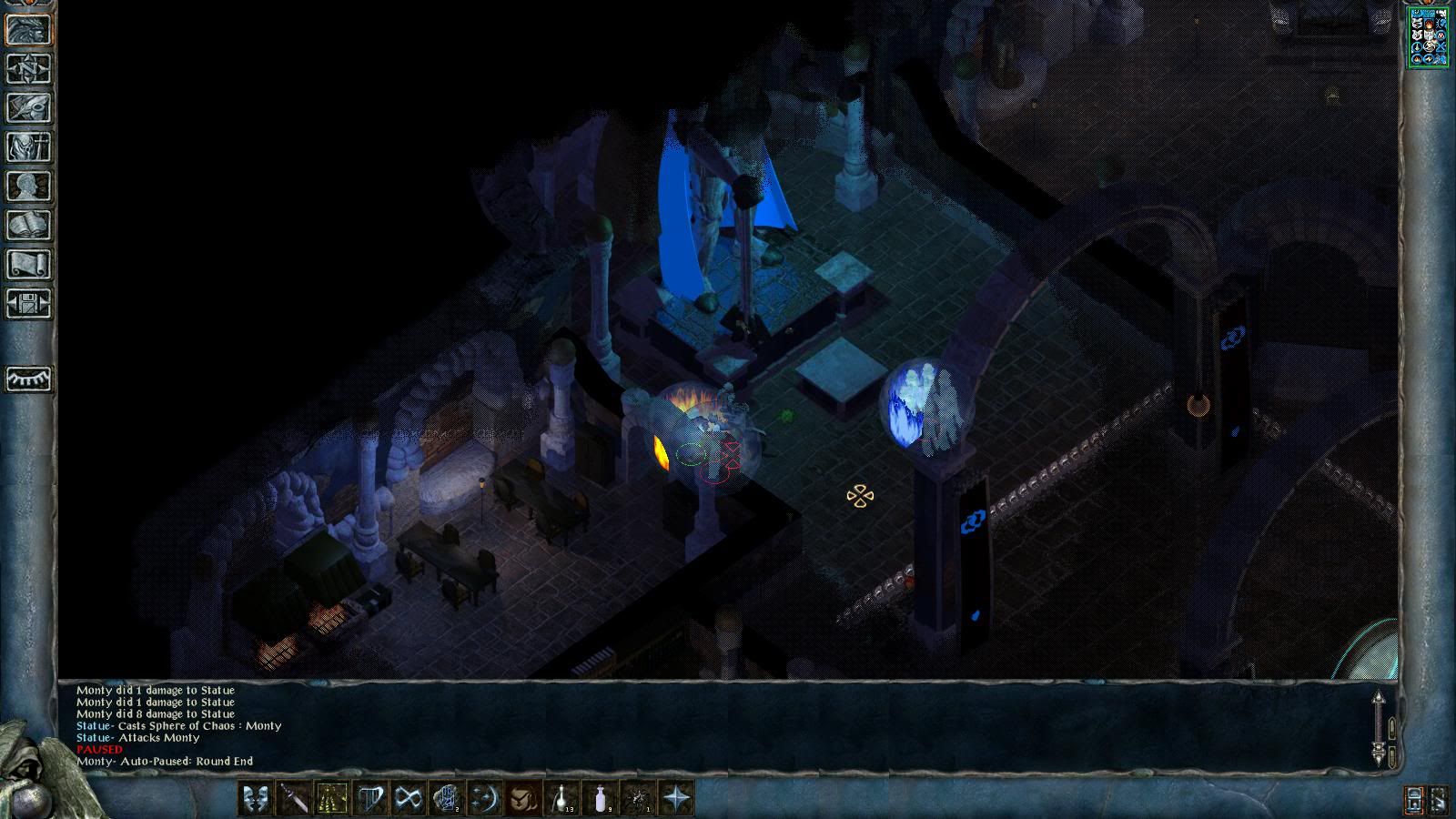The height and width of the screenshot is (819, 1456).
Task: Select the dialogue masks action
Action: pyautogui.click(x=256, y=798)
